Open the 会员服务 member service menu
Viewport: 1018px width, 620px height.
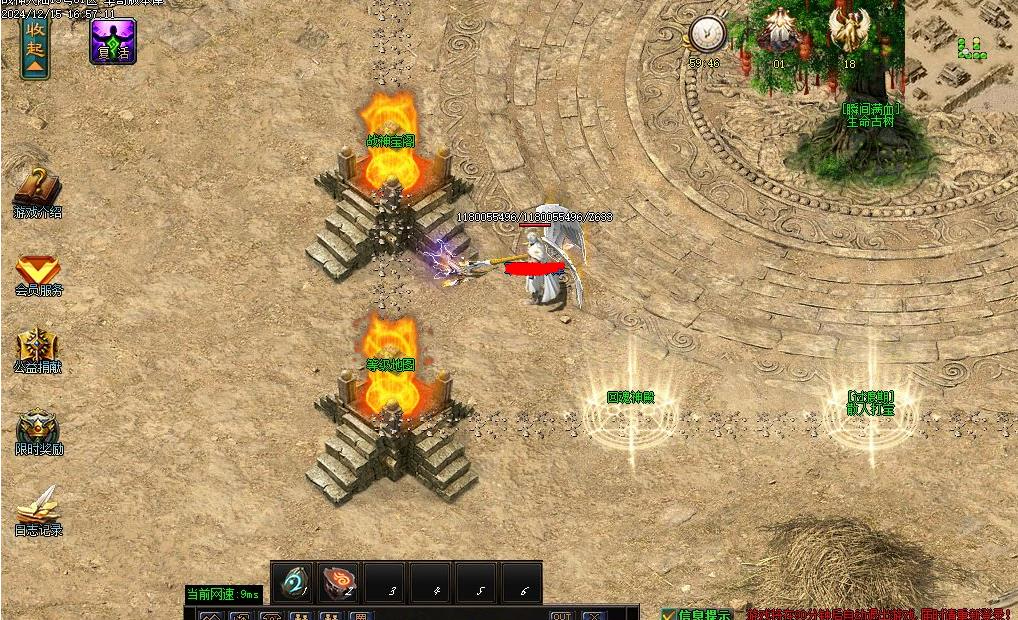38,271
